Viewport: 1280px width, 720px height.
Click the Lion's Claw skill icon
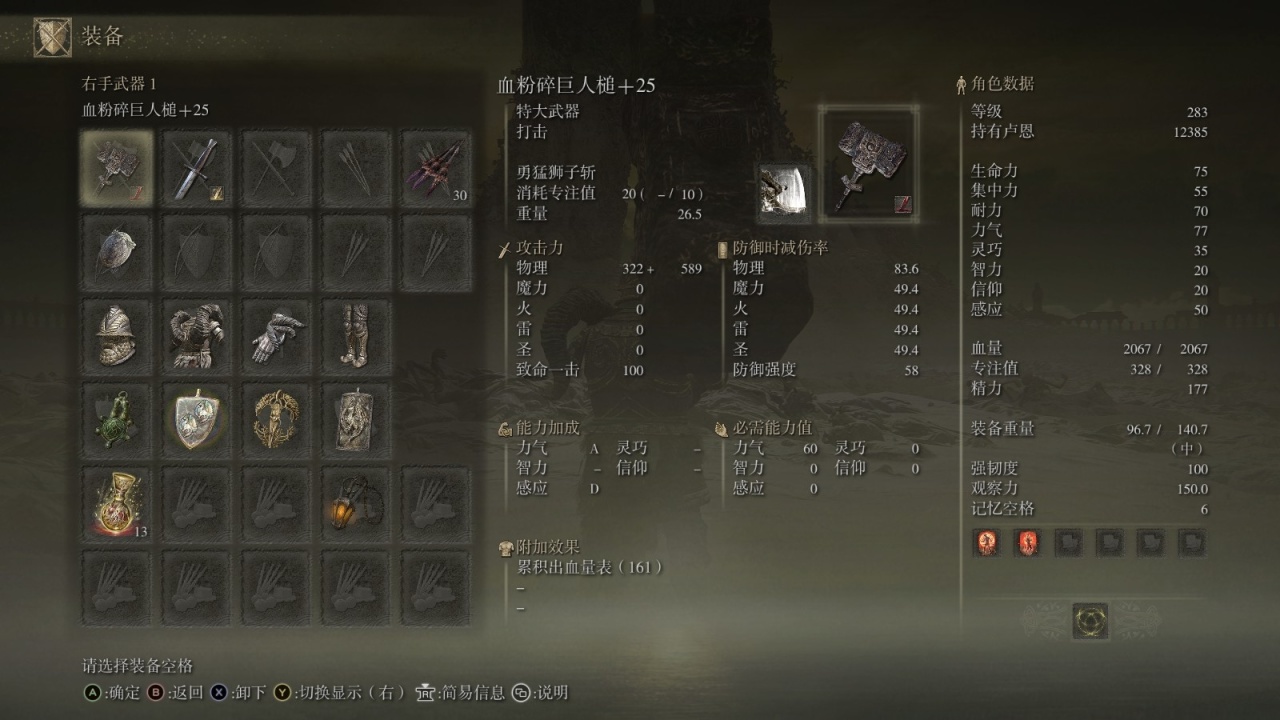coord(784,191)
